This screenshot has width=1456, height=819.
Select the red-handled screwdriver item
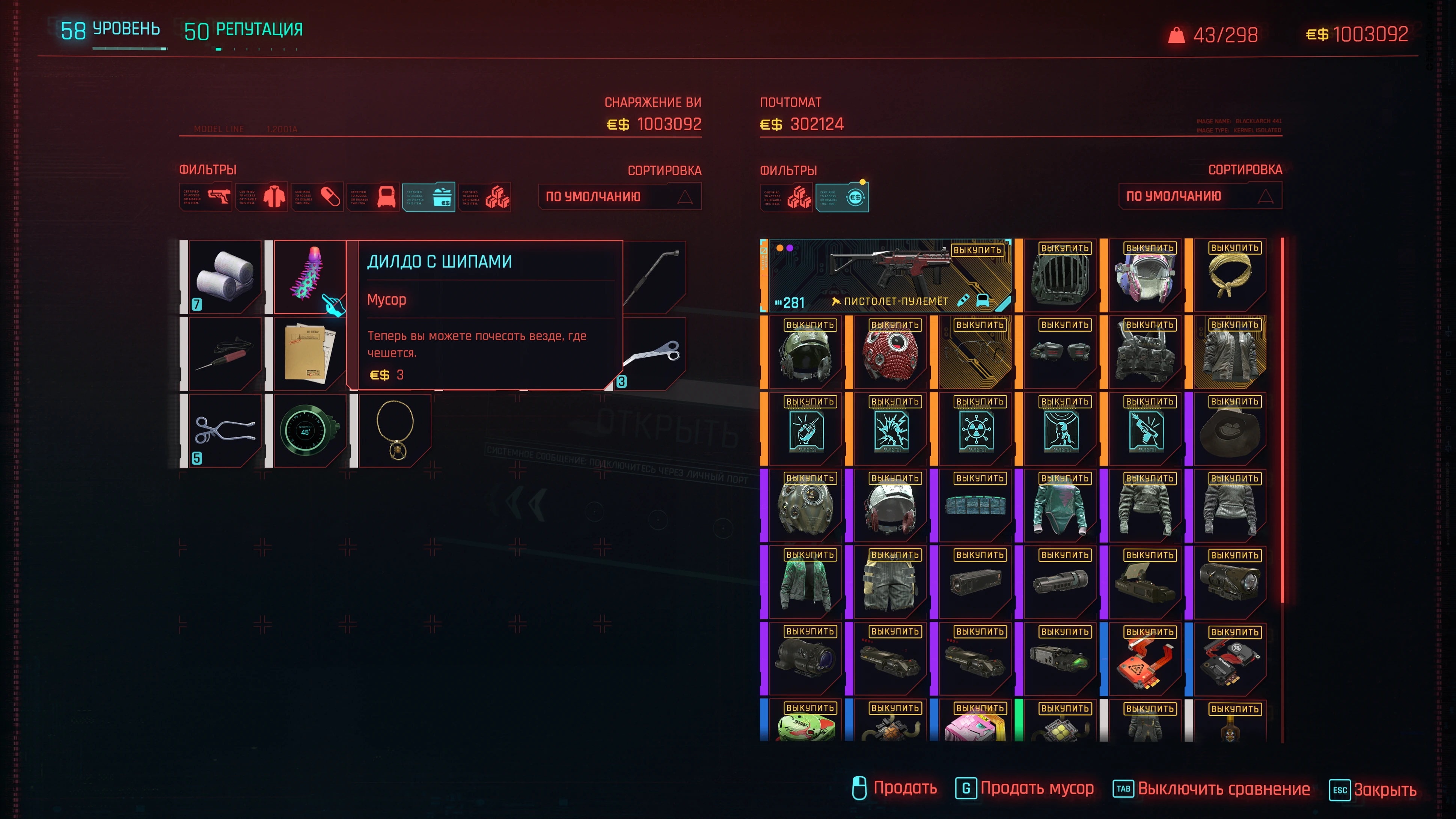[225, 353]
